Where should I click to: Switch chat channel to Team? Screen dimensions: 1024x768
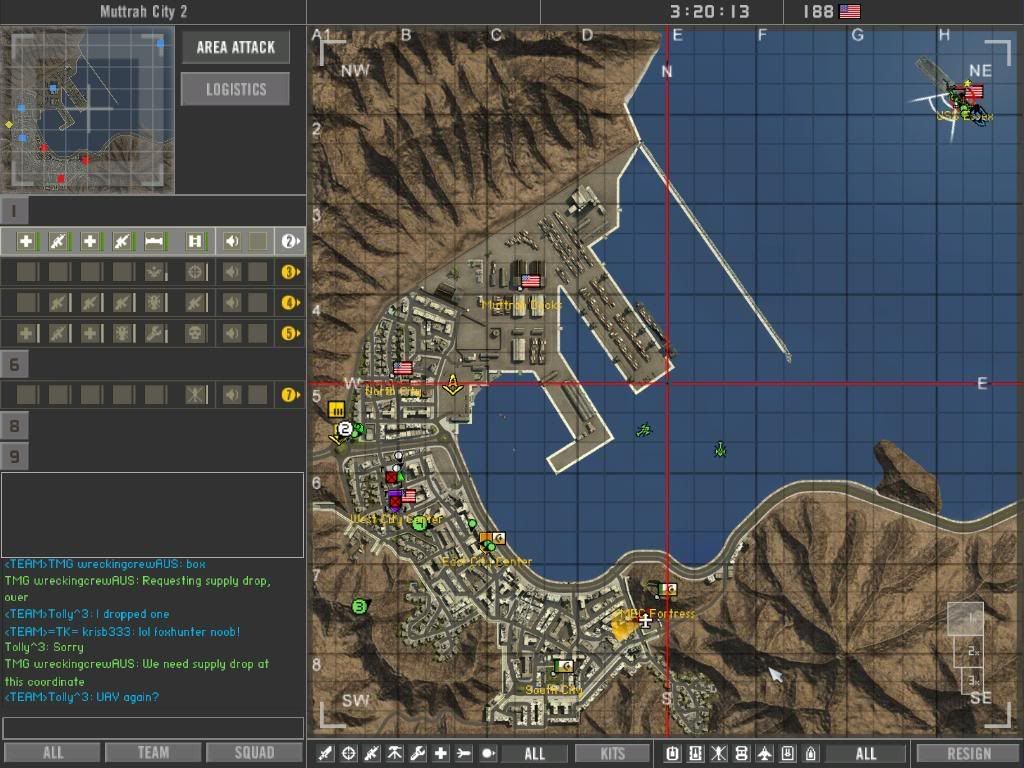click(x=153, y=753)
